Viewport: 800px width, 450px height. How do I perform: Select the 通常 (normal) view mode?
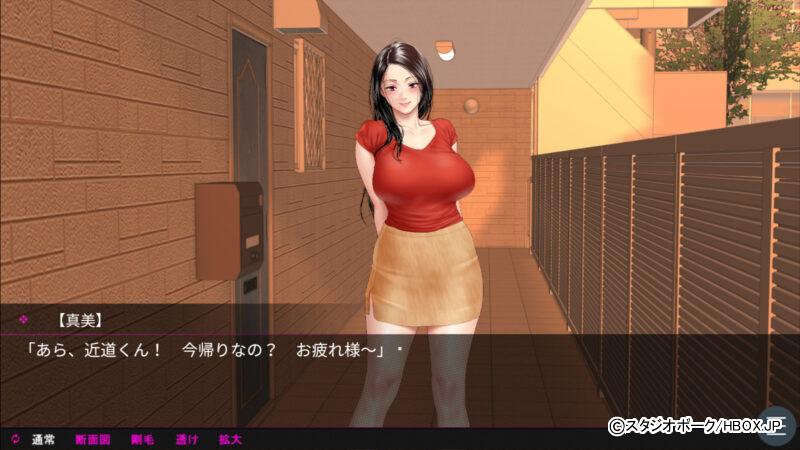pyautogui.click(x=43, y=439)
